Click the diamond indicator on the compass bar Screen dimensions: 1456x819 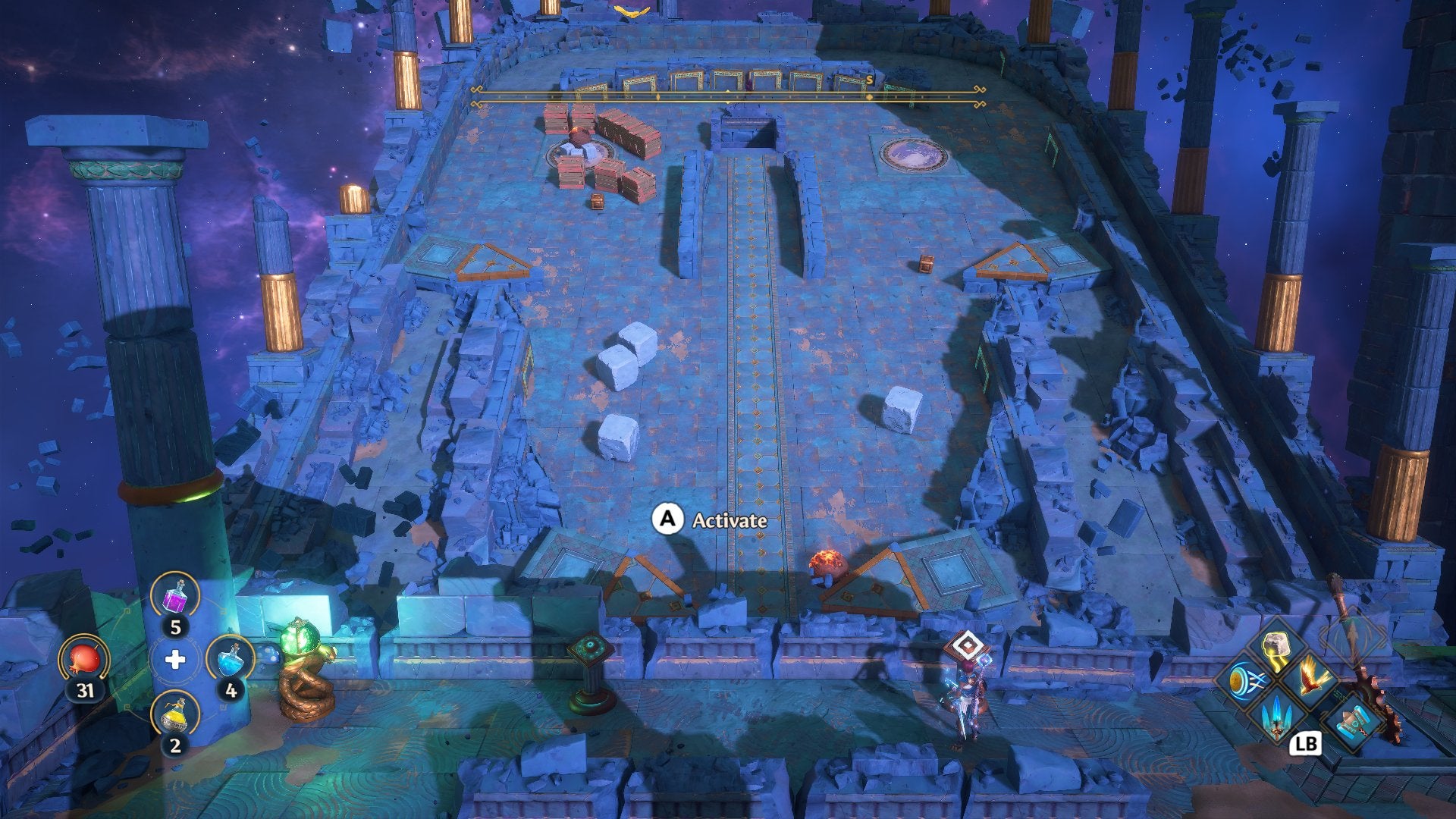(870, 97)
